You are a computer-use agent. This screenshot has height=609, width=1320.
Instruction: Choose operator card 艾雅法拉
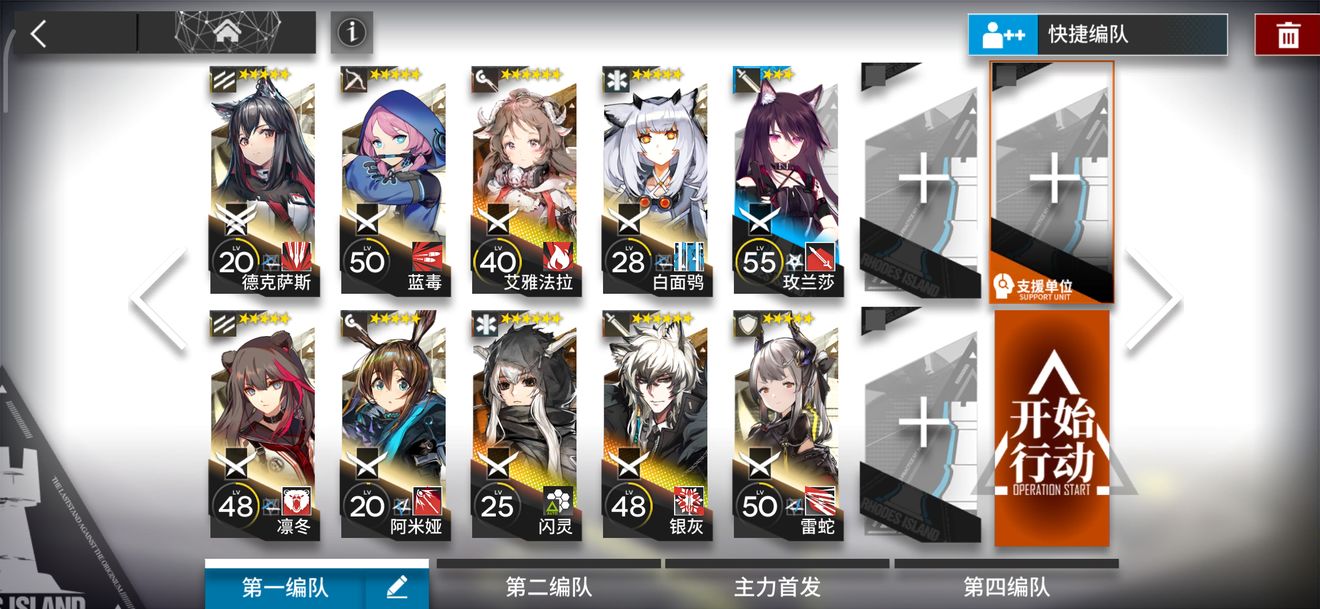[x=525, y=180]
